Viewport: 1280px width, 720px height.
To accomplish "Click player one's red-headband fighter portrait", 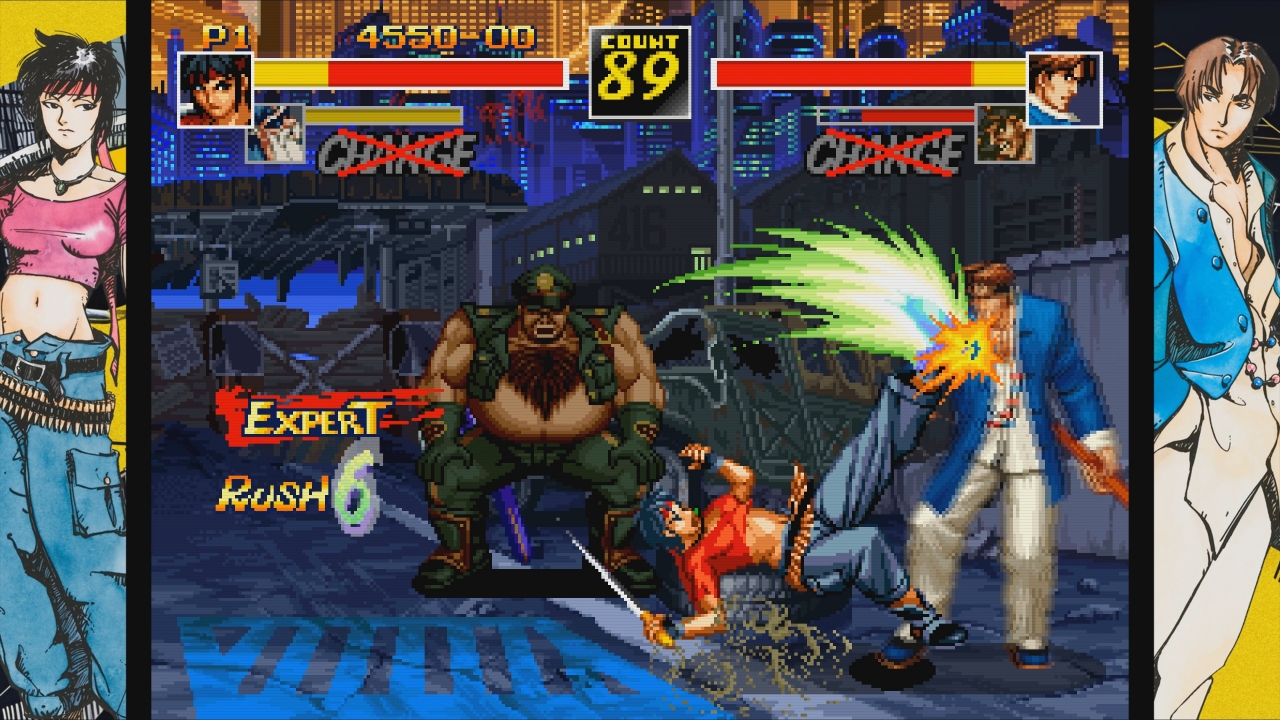I will pos(215,89).
